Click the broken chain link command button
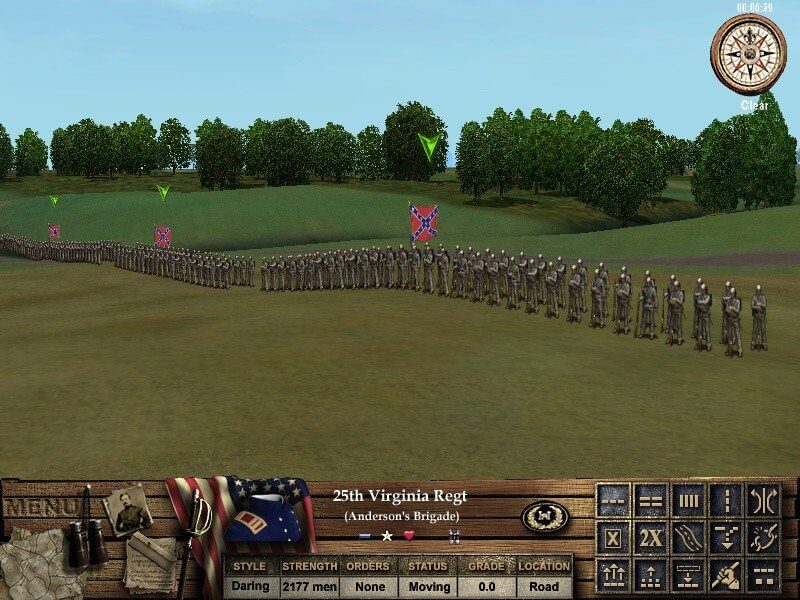The image size is (800, 600). pos(764,538)
